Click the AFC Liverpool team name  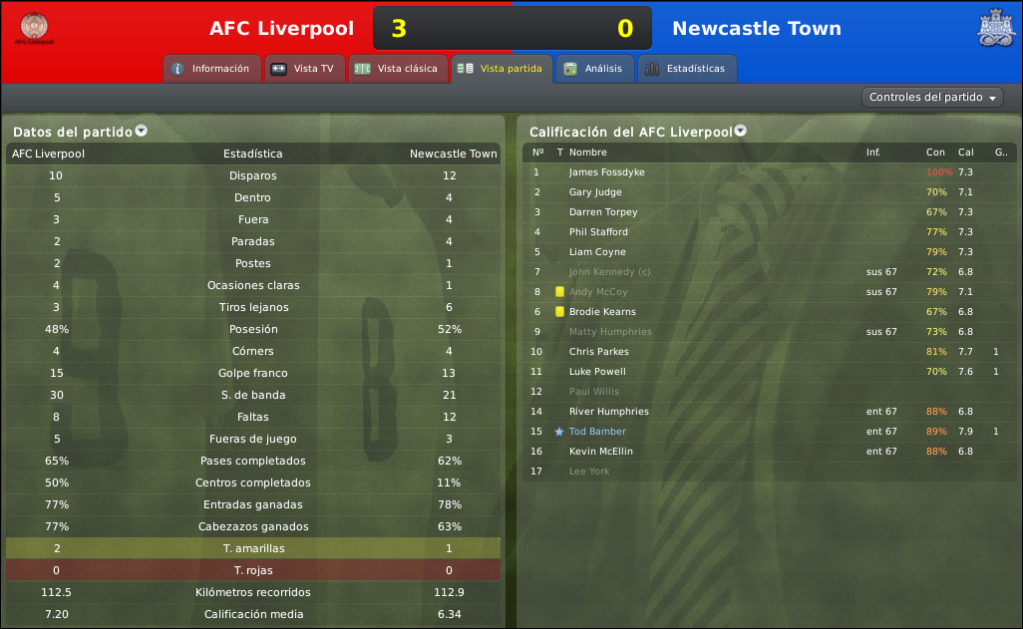click(x=281, y=28)
